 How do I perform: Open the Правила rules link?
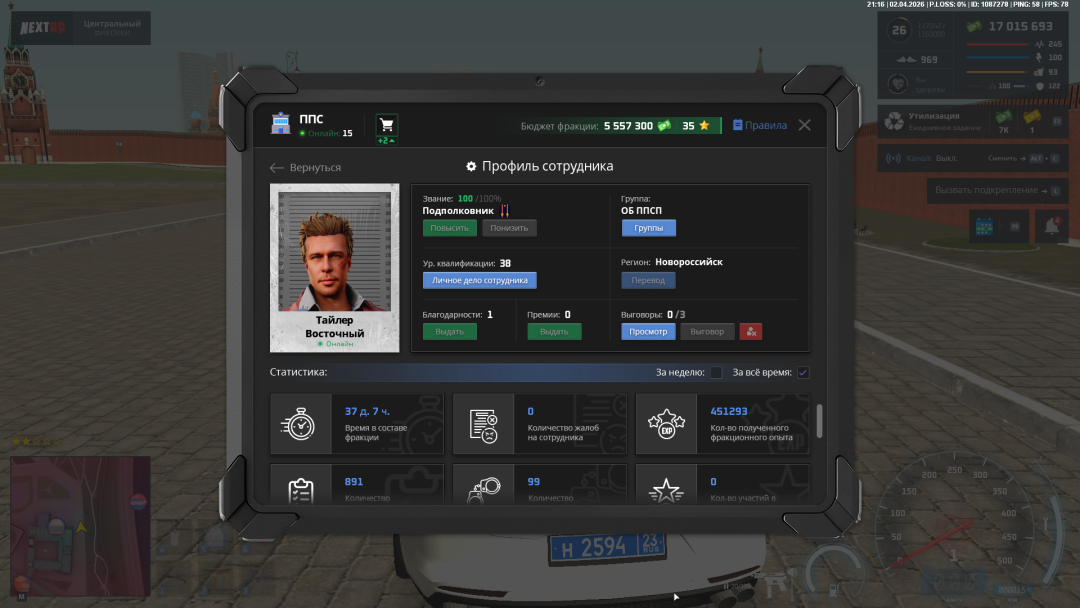click(x=760, y=126)
